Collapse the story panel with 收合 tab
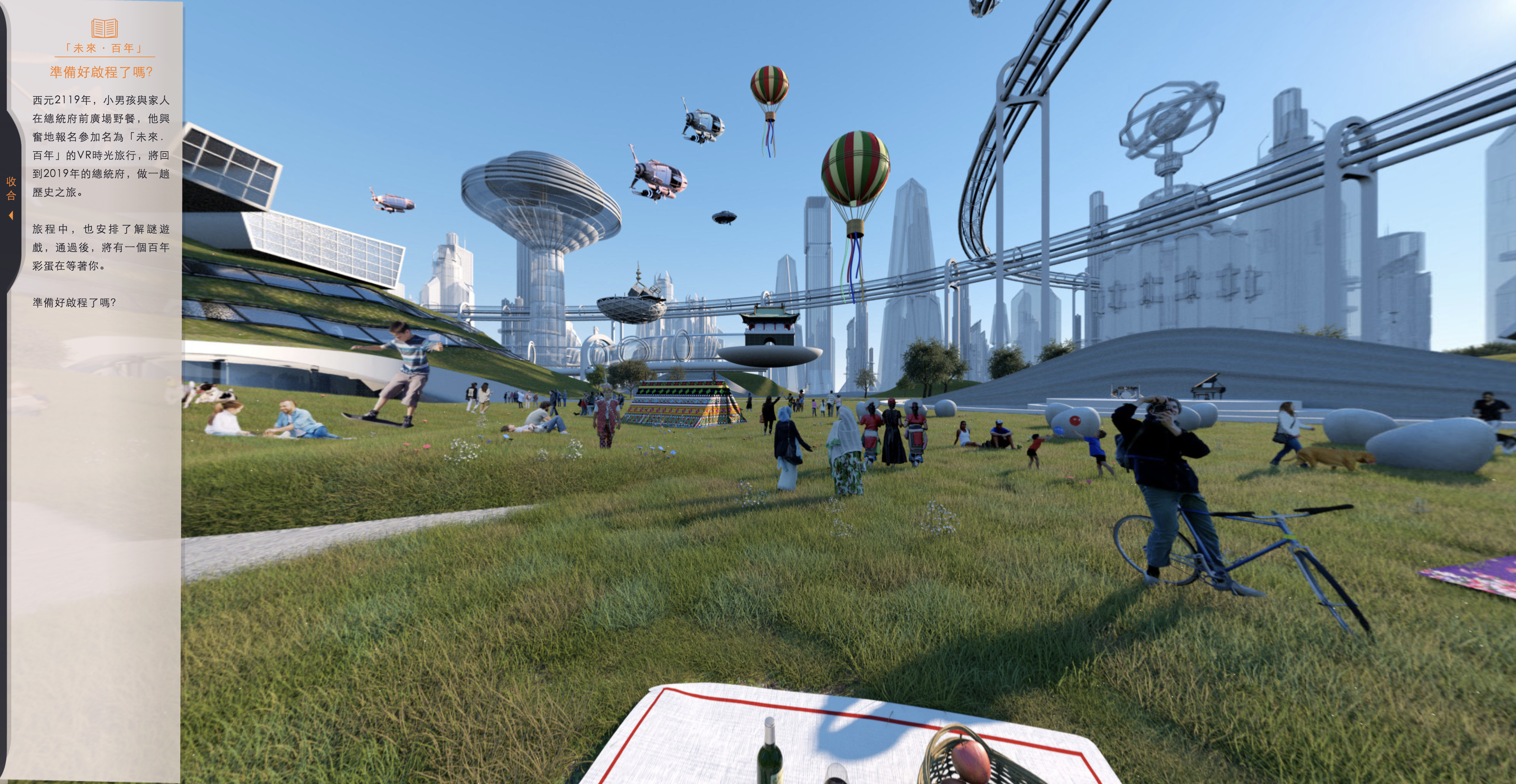 (11, 196)
